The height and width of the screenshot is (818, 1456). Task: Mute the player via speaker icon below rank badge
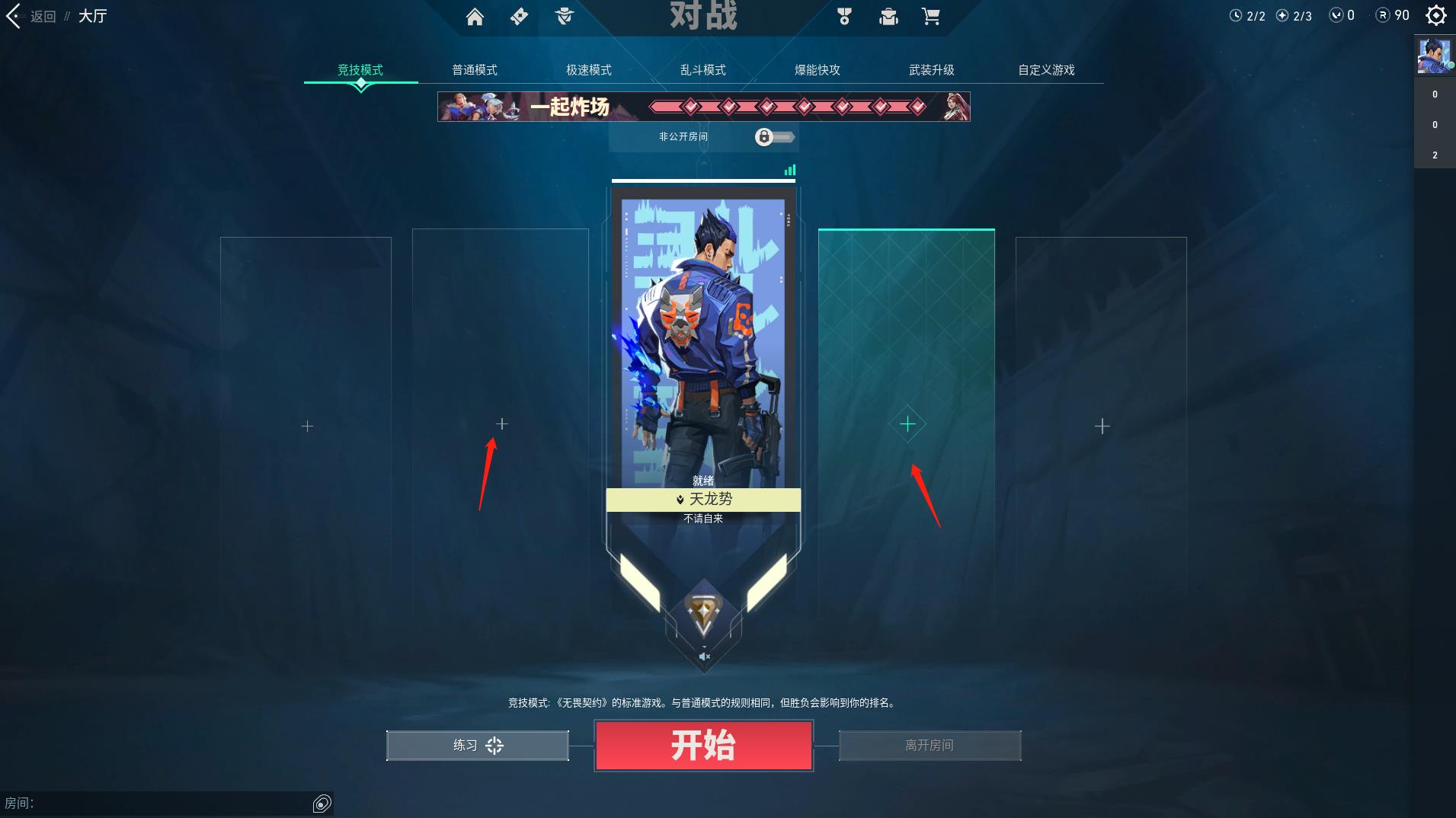[x=704, y=656]
